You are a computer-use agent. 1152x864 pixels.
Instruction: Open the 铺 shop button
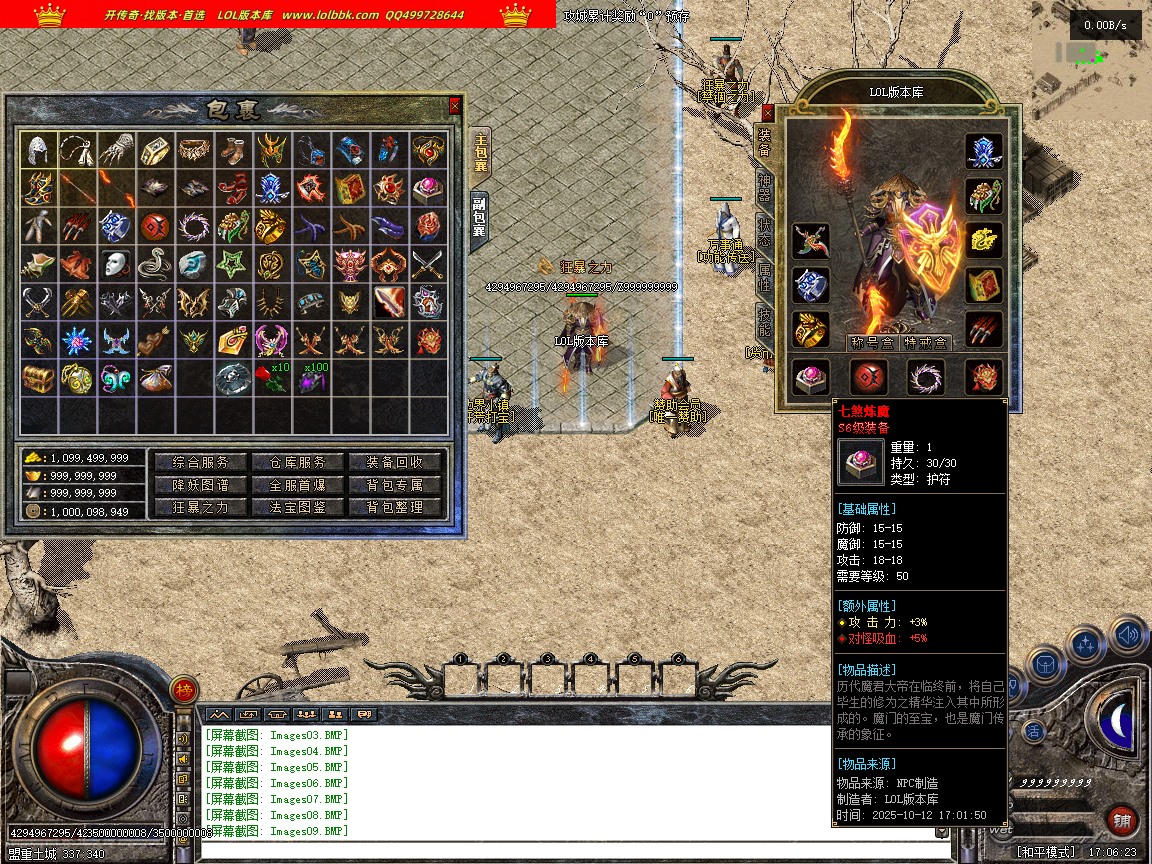pos(1122,821)
